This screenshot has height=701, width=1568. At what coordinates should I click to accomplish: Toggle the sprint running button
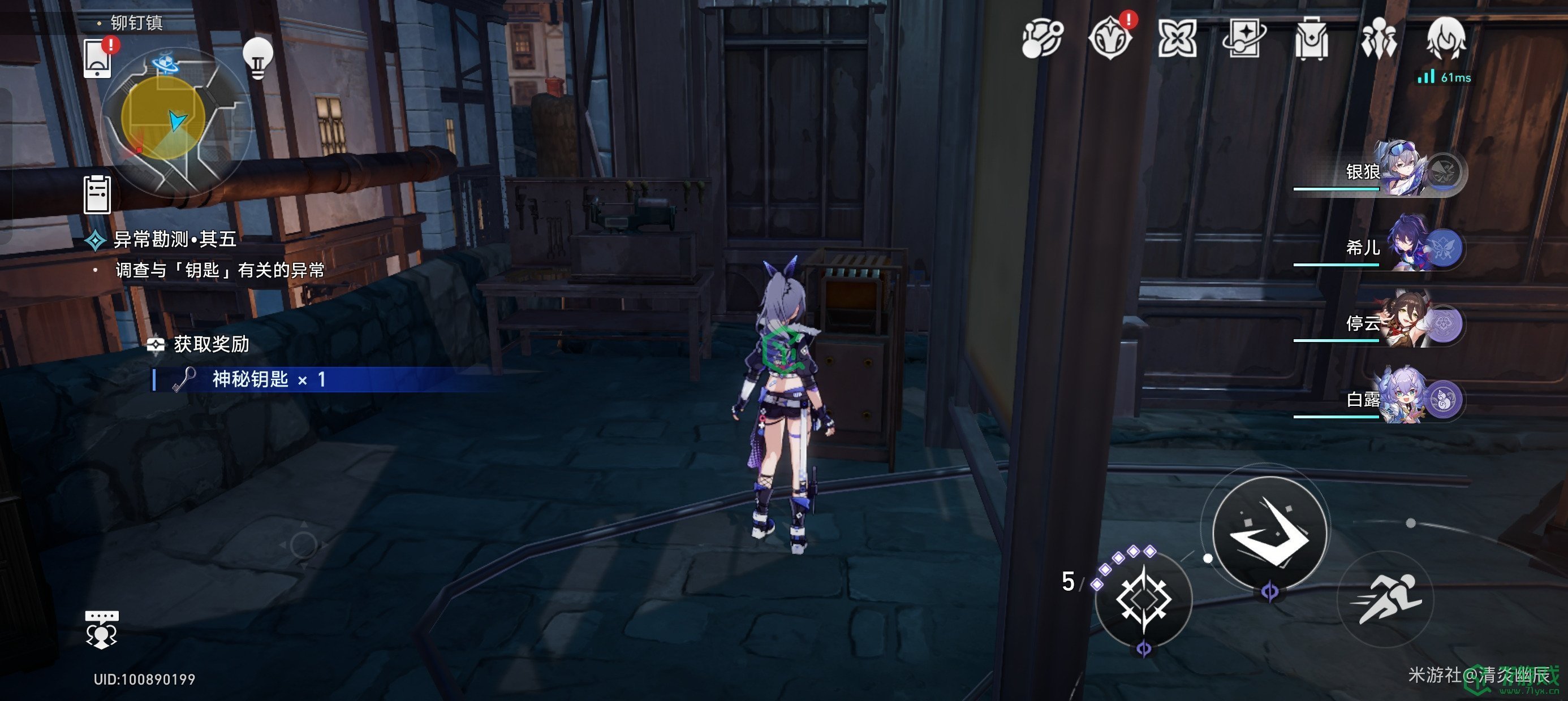(1386, 599)
